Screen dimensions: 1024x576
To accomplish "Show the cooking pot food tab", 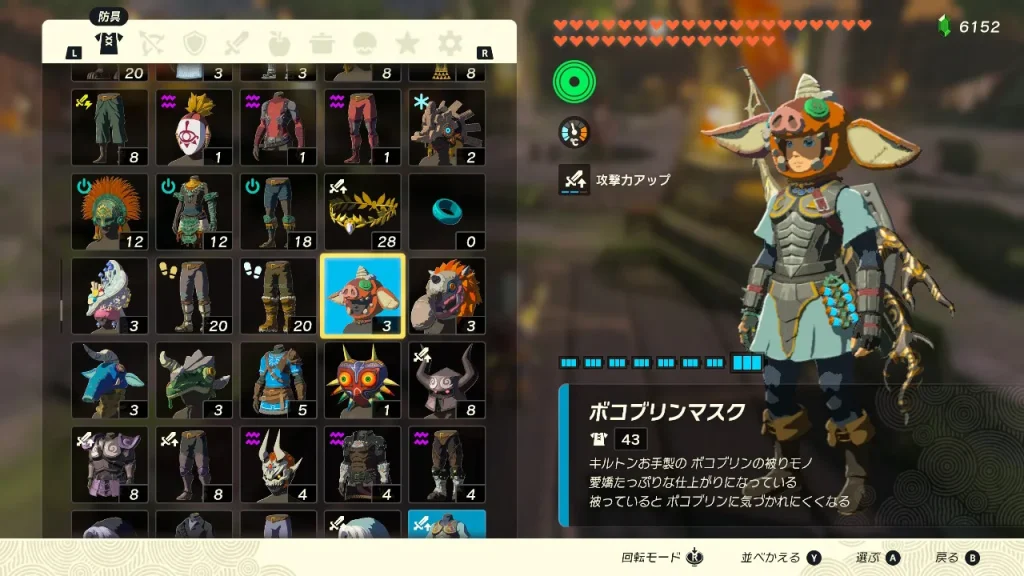I will click(x=322, y=43).
